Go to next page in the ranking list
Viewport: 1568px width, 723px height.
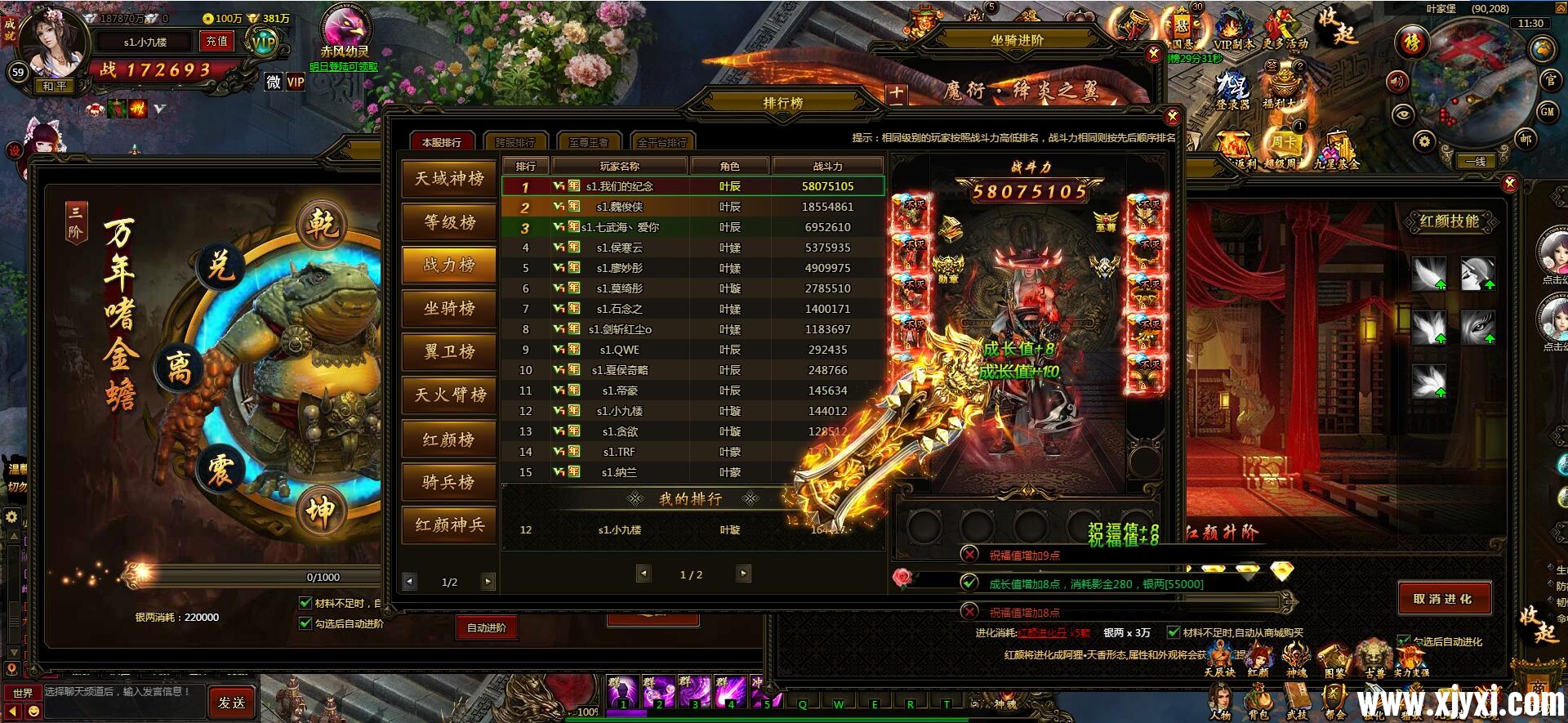pyautogui.click(x=742, y=574)
